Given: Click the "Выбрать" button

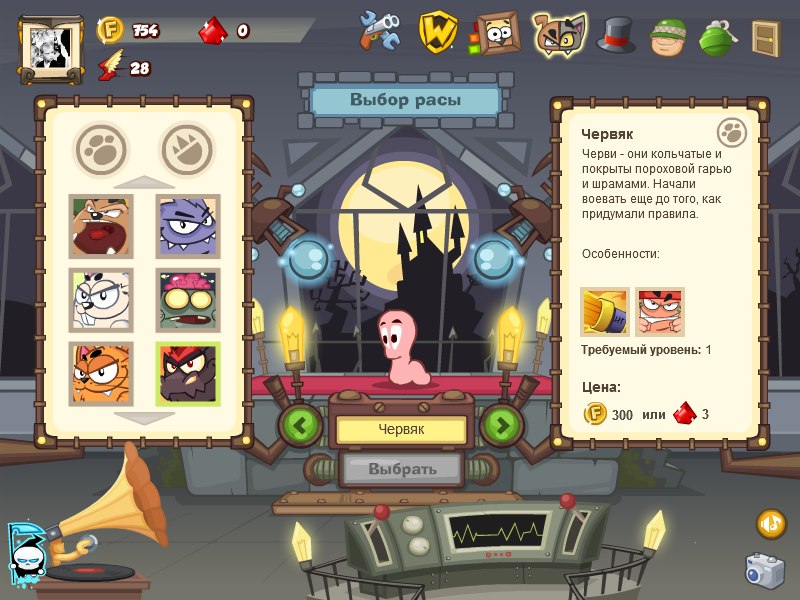Looking at the screenshot, I should 402,468.
